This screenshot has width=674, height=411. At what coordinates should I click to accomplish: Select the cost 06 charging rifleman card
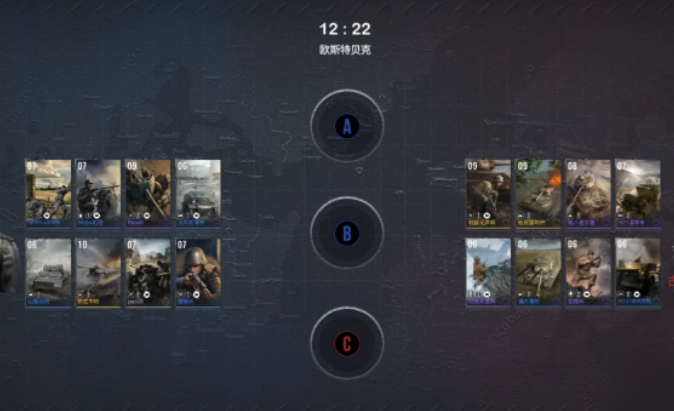pyautogui.click(x=588, y=270)
